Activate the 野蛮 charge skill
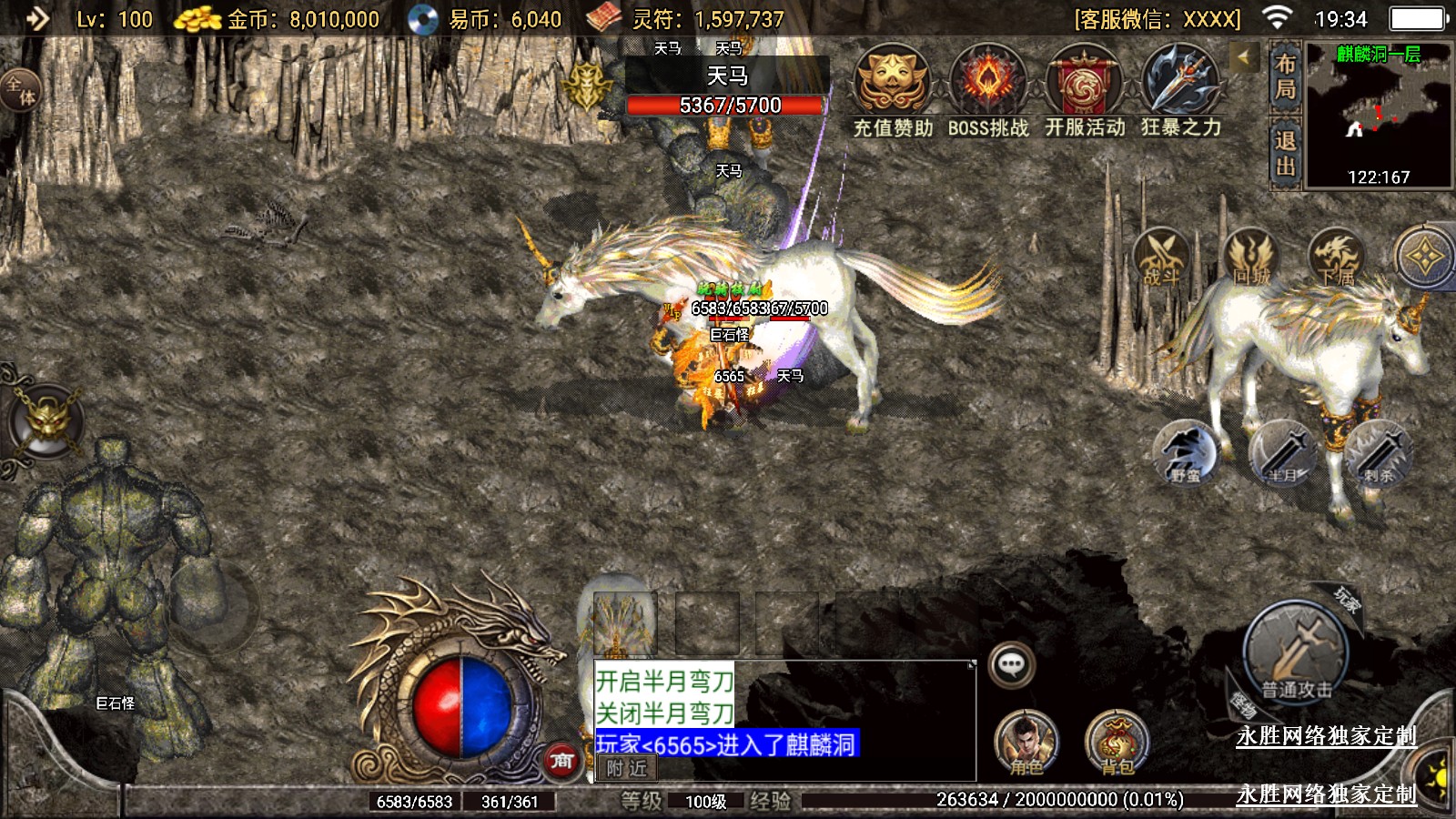This screenshot has height=819, width=1456. coord(1185,453)
